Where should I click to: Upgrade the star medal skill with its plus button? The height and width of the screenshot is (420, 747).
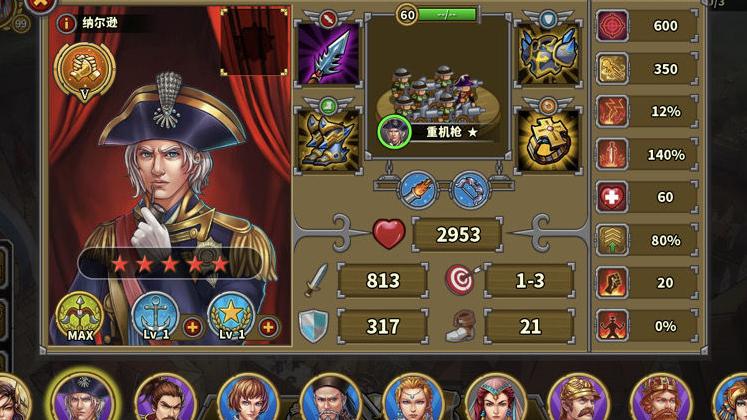click(268, 327)
